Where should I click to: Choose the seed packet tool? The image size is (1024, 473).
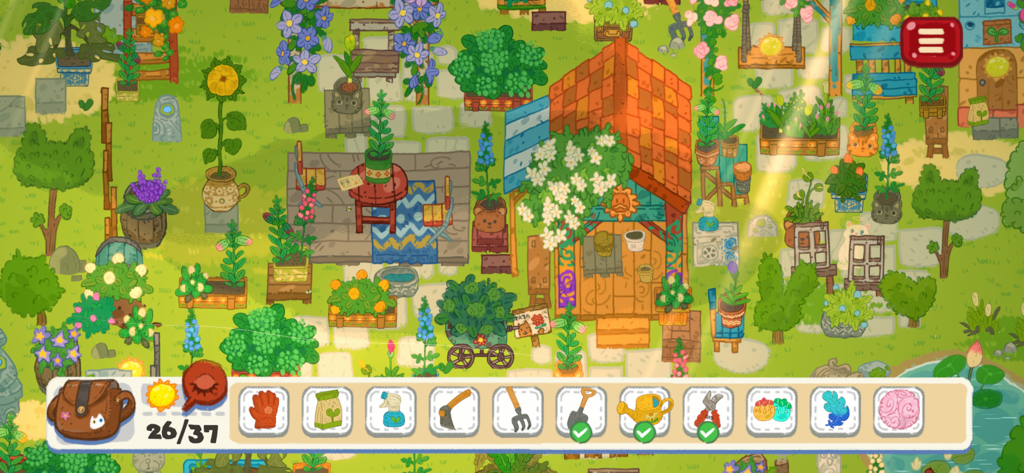coord(327,410)
